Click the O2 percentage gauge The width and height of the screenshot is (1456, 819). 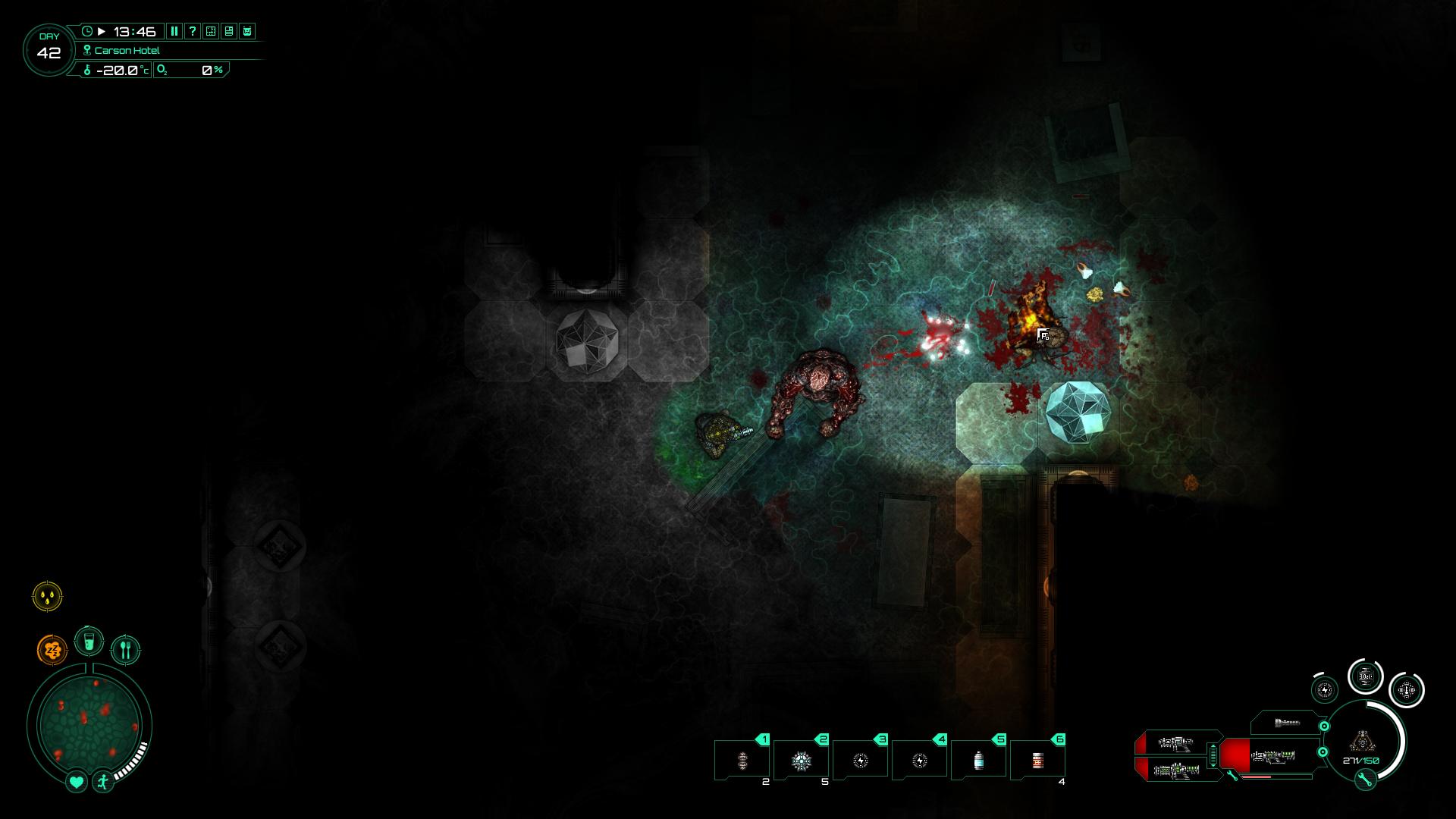tap(190, 71)
